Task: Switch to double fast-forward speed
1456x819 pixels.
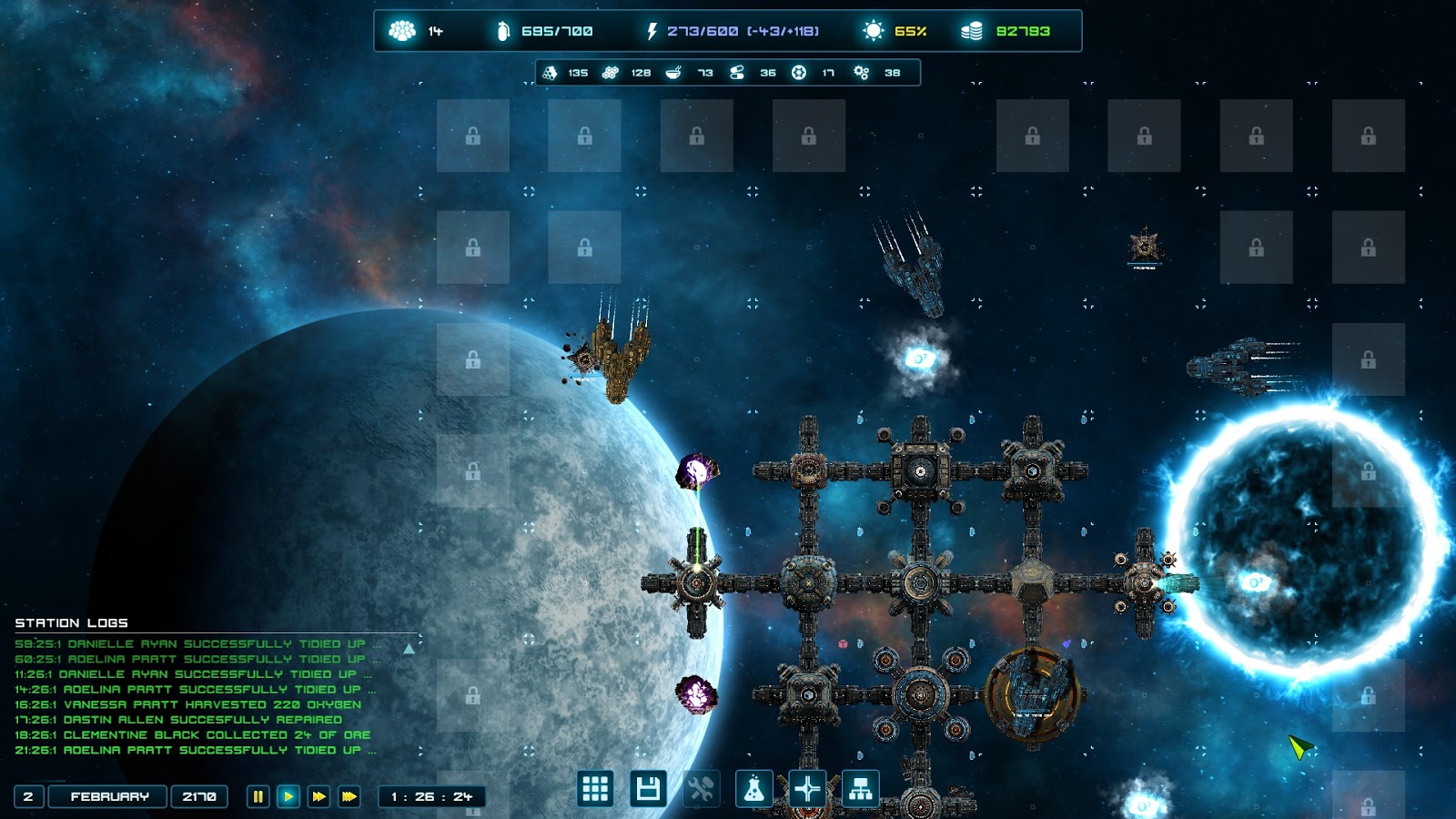Action: click(318, 796)
